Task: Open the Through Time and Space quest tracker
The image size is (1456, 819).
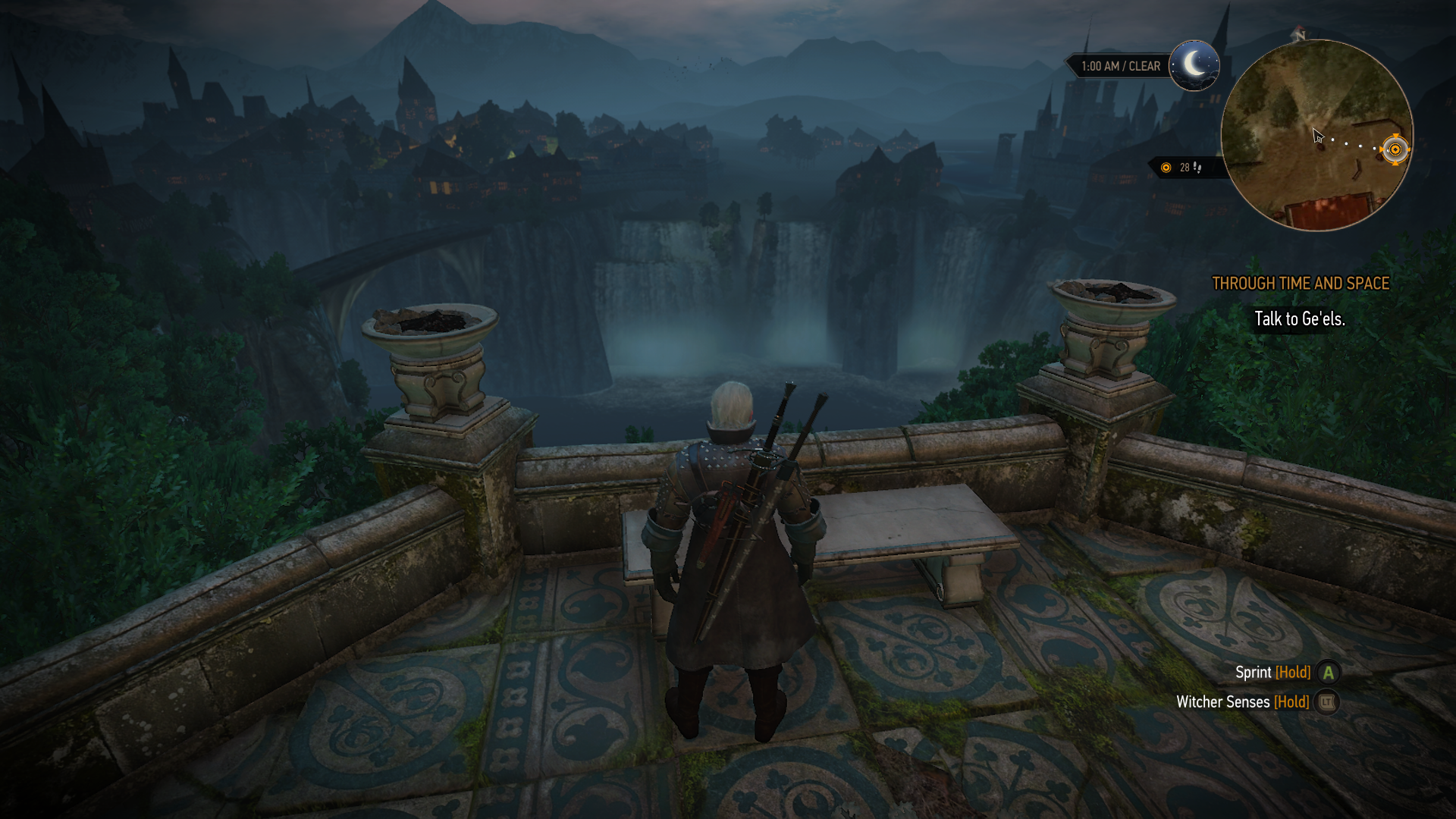Action: (x=1301, y=284)
